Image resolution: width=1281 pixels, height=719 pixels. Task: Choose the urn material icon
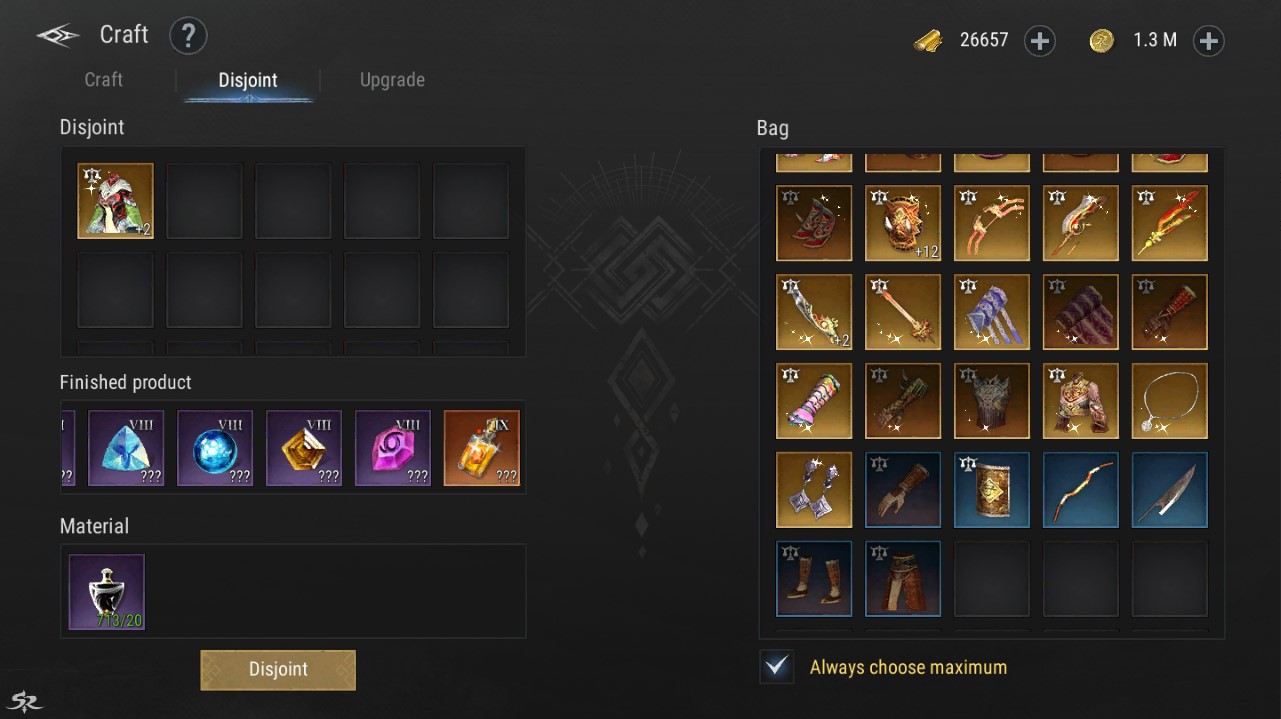107,592
